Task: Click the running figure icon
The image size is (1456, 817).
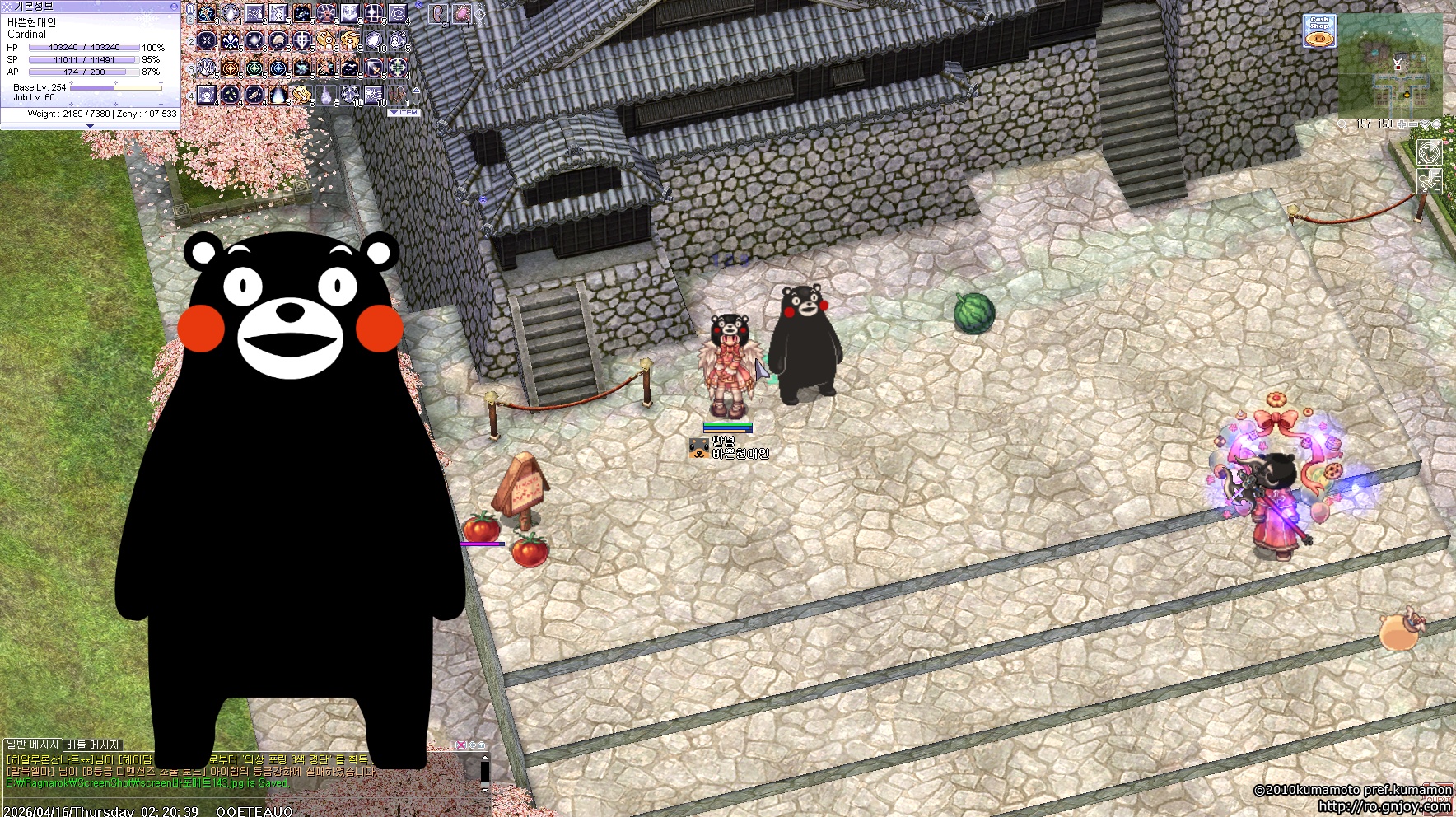Action: (x=1429, y=180)
